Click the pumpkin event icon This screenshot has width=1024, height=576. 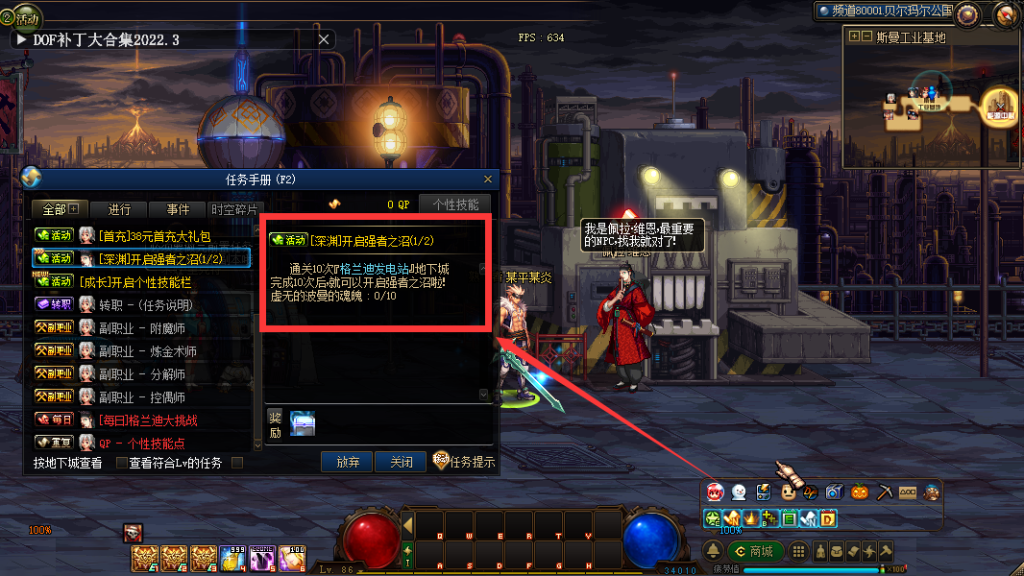(x=858, y=492)
